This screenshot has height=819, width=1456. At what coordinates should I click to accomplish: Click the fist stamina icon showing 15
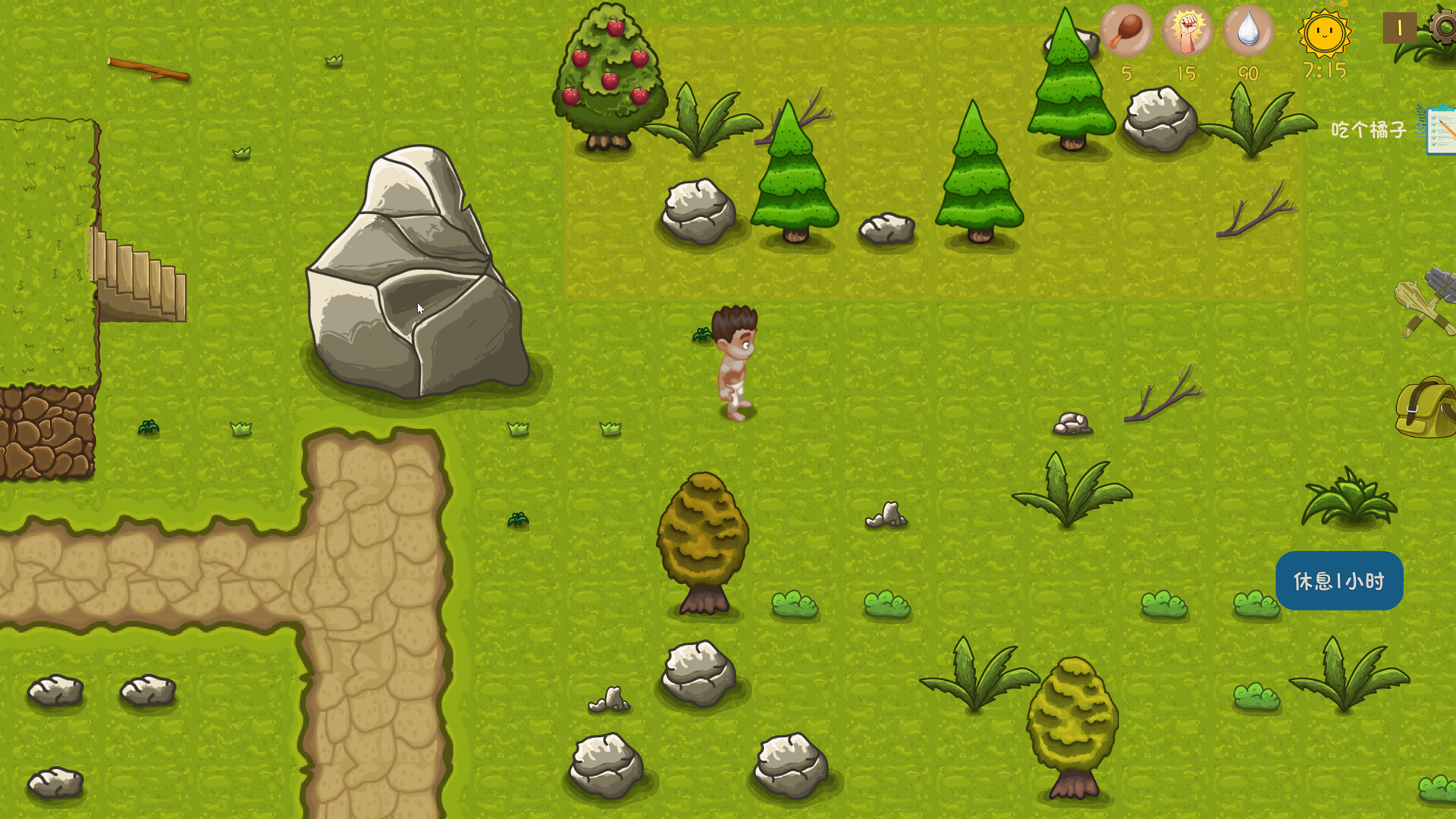point(1188,32)
